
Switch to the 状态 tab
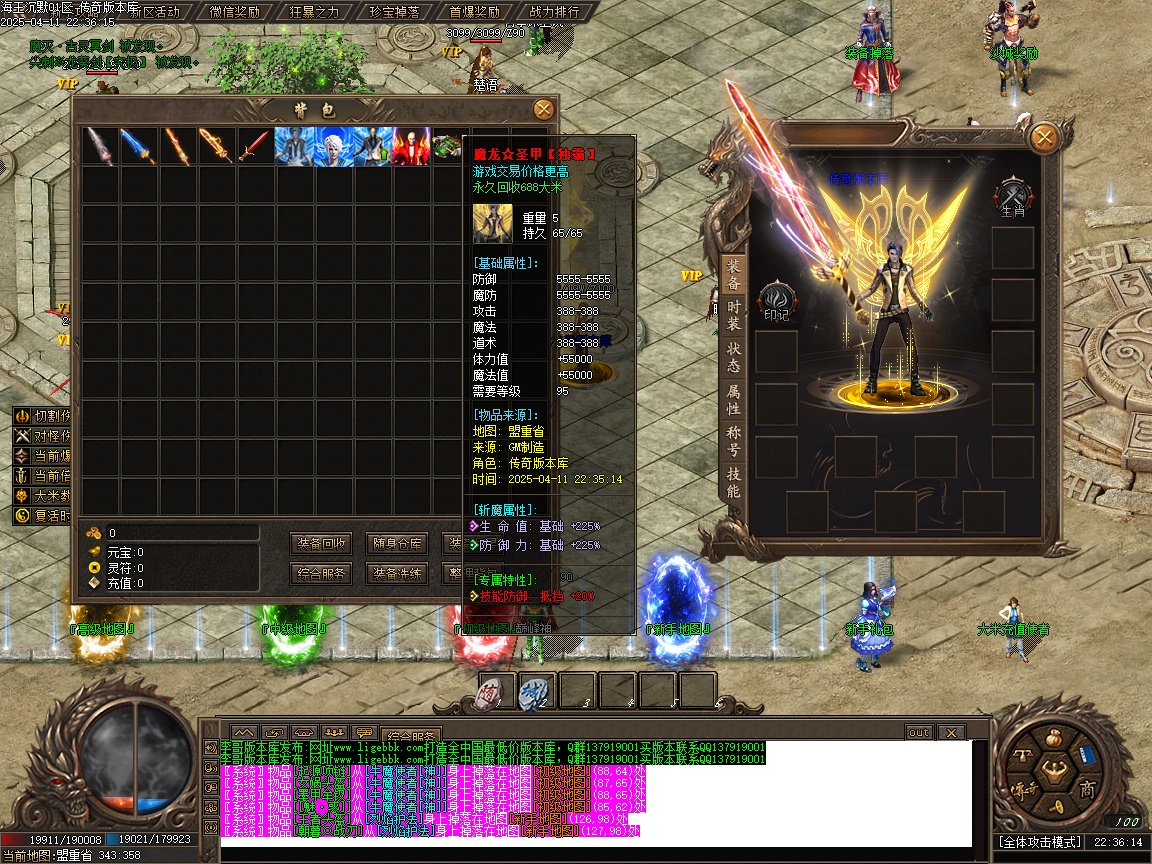[x=733, y=358]
